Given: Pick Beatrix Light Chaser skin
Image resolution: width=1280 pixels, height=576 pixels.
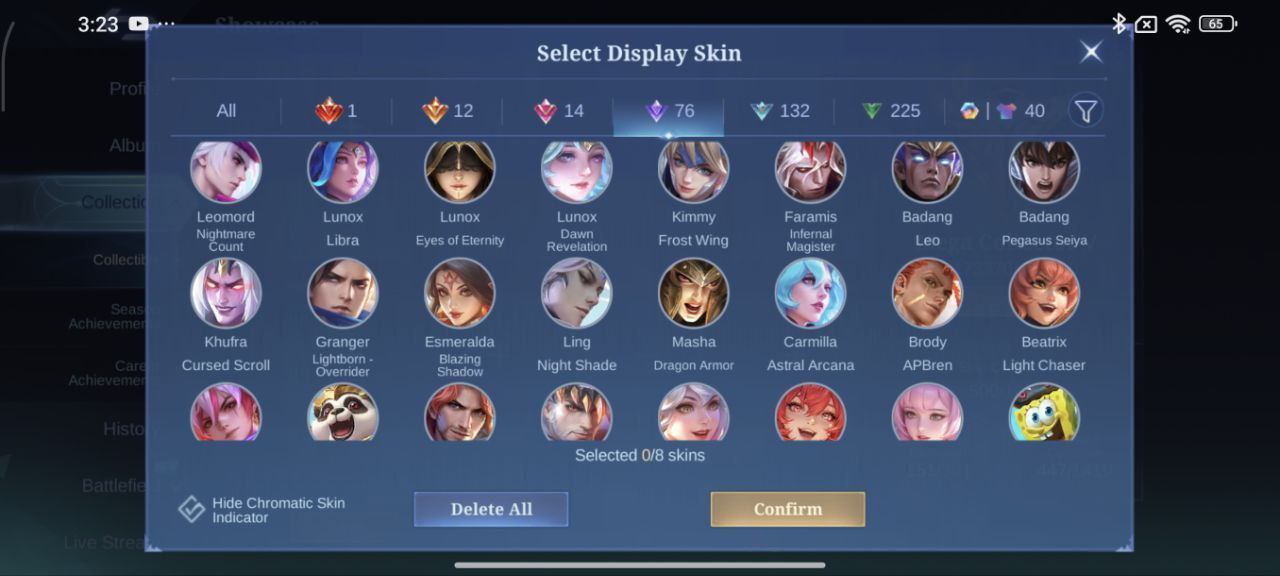Looking at the screenshot, I should [x=1044, y=294].
